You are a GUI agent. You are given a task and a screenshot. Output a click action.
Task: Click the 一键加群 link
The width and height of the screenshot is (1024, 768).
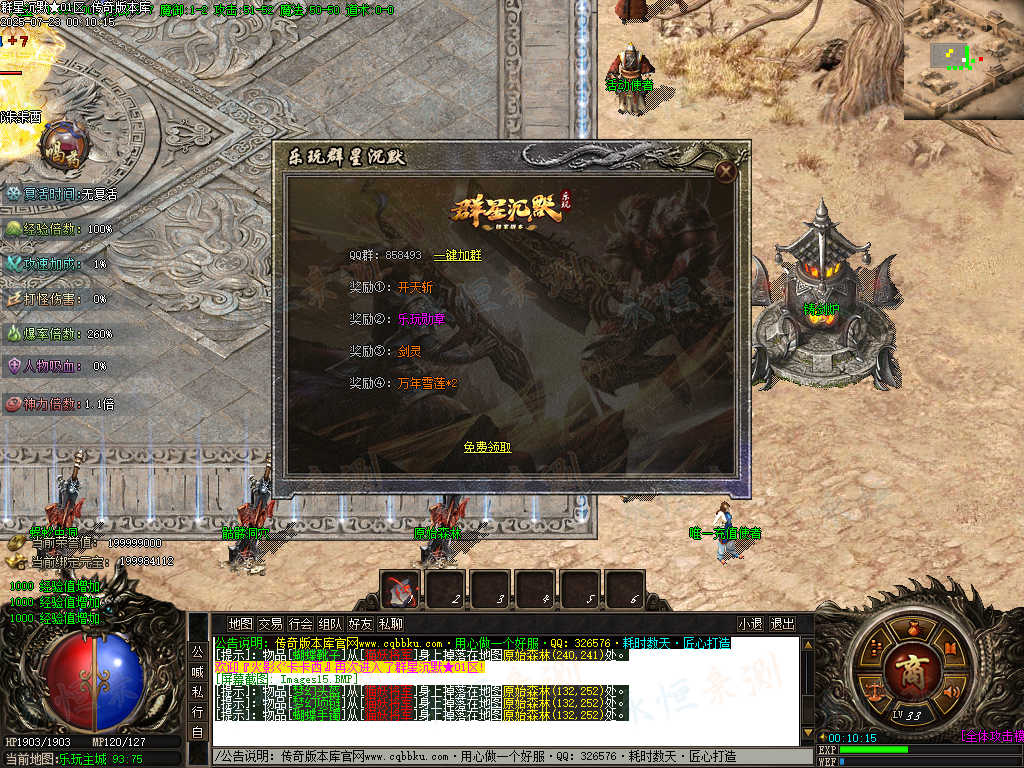pos(457,256)
